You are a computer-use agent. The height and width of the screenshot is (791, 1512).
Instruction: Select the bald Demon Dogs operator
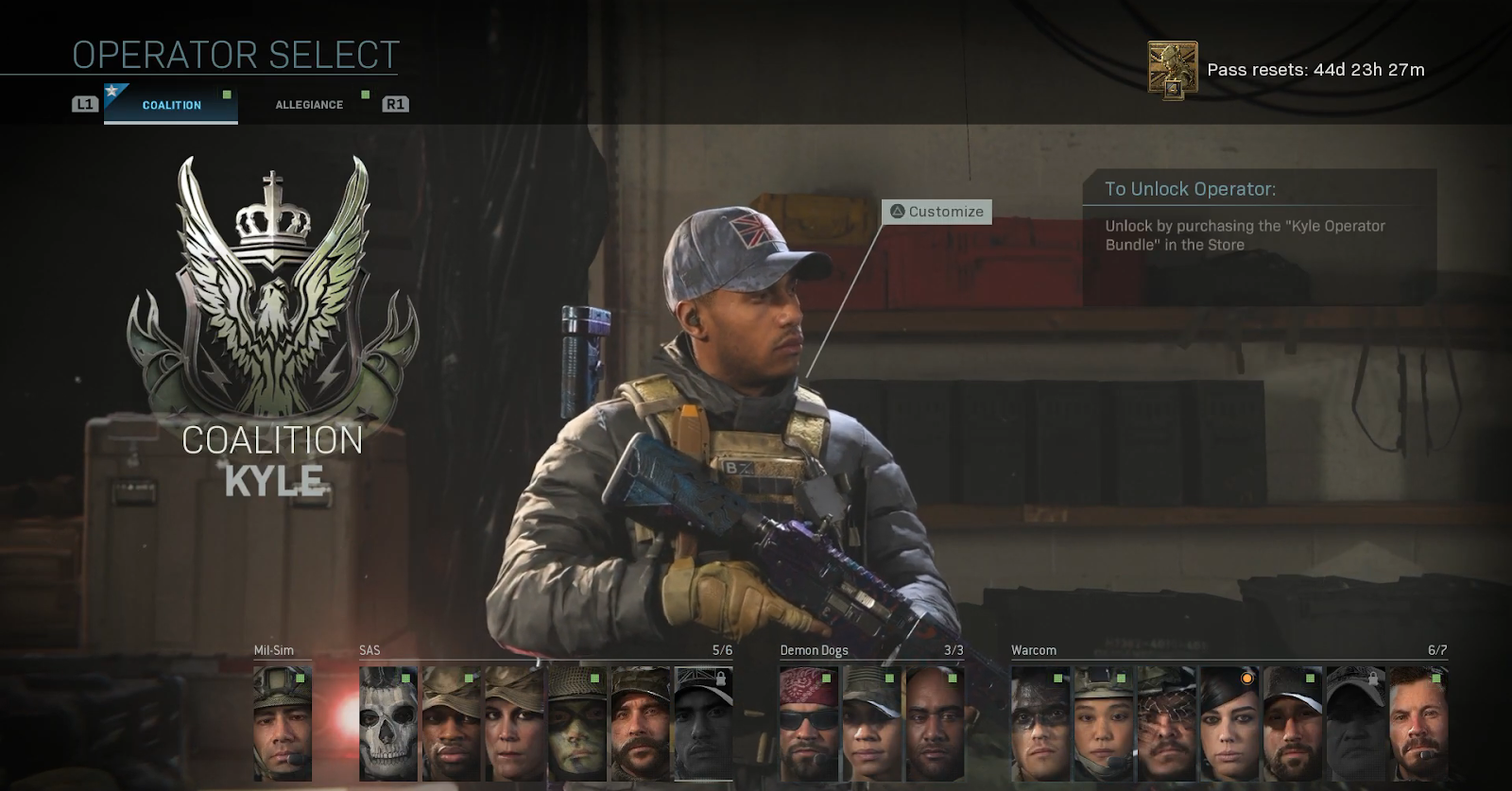point(935,724)
